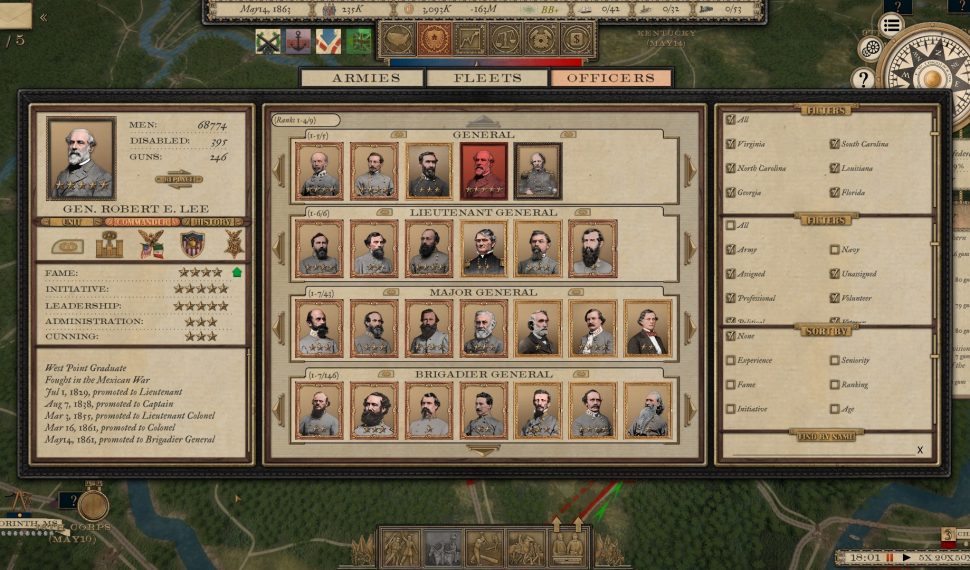The width and height of the screenshot is (970, 570).
Task: Sort officers by Experience
Action: pyautogui.click(x=731, y=360)
